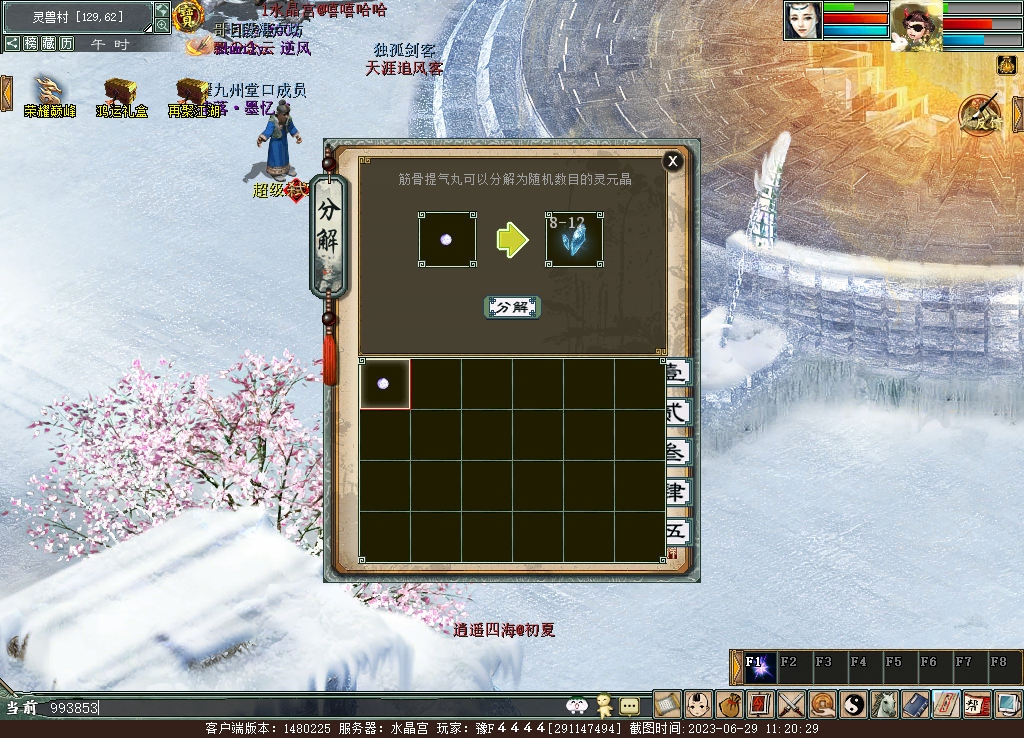
Task: Open the 历 calendar button
Action: [66, 44]
